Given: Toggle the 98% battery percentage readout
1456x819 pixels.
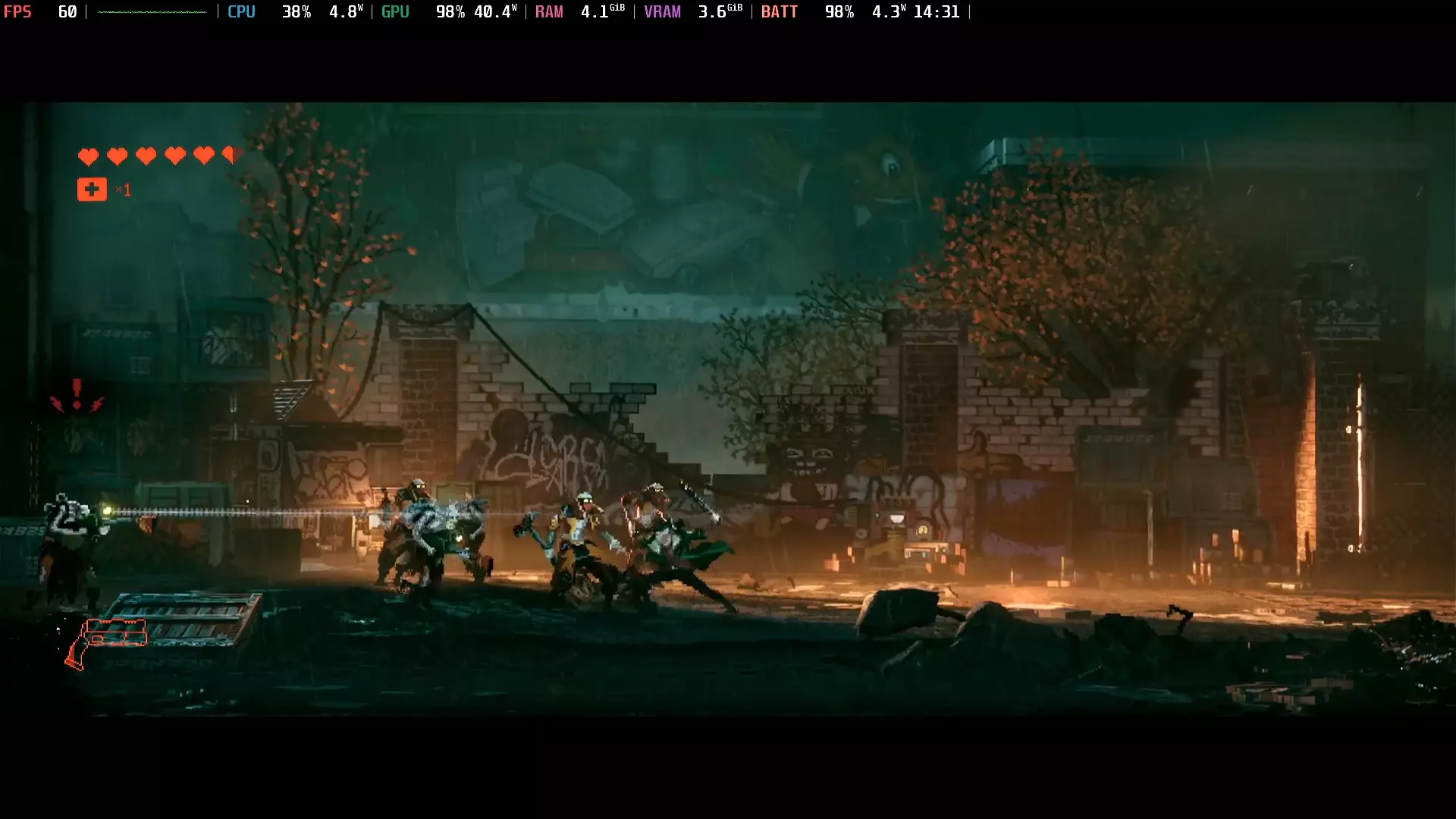Looking at the screenshot, I should [x=839, y=11].
